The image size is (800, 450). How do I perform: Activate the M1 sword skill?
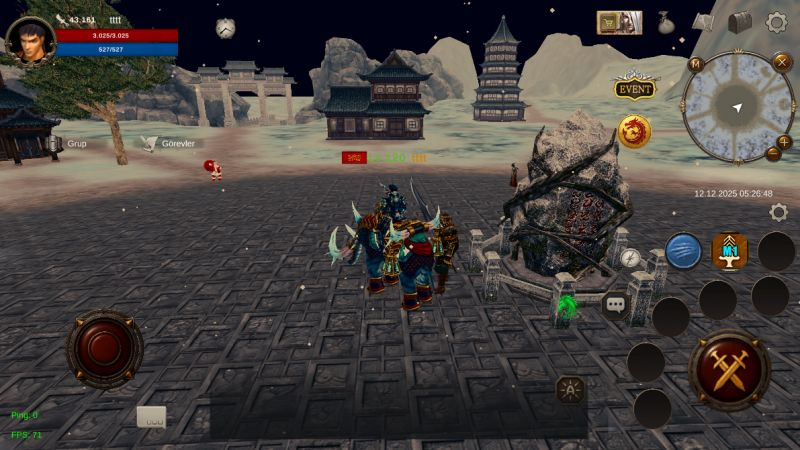[x=730, y=251]
